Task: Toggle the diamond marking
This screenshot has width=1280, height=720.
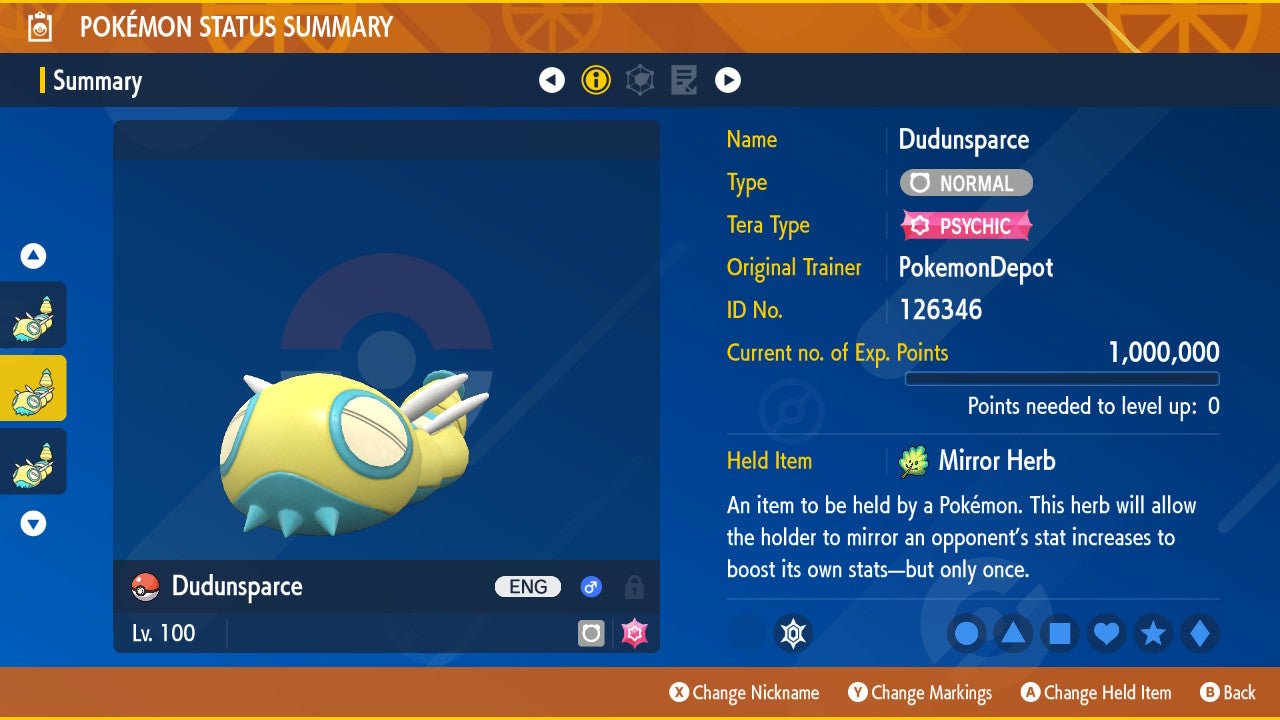Action: (1200, 633)
